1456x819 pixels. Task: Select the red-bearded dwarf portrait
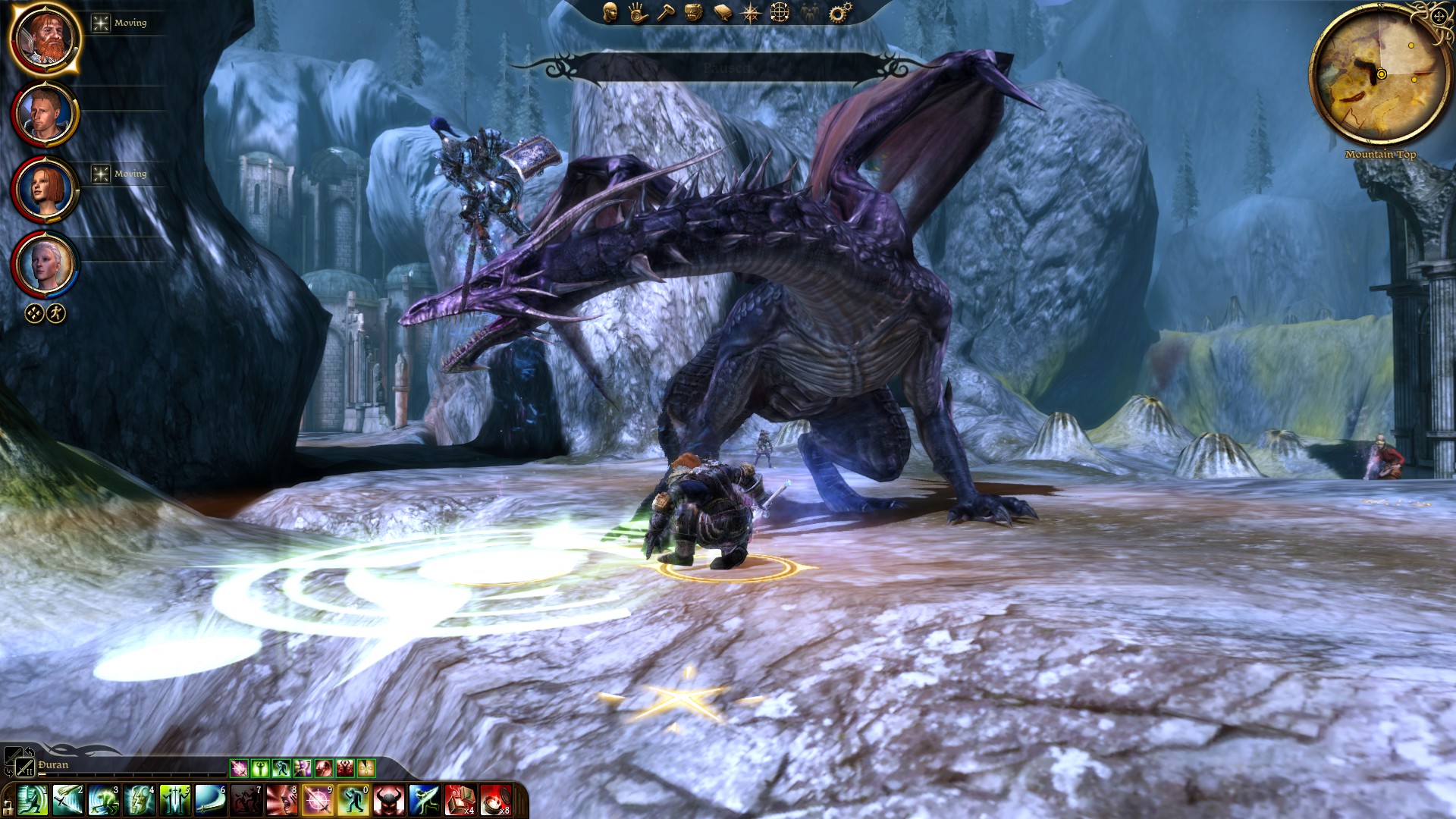tap(45, 38)
